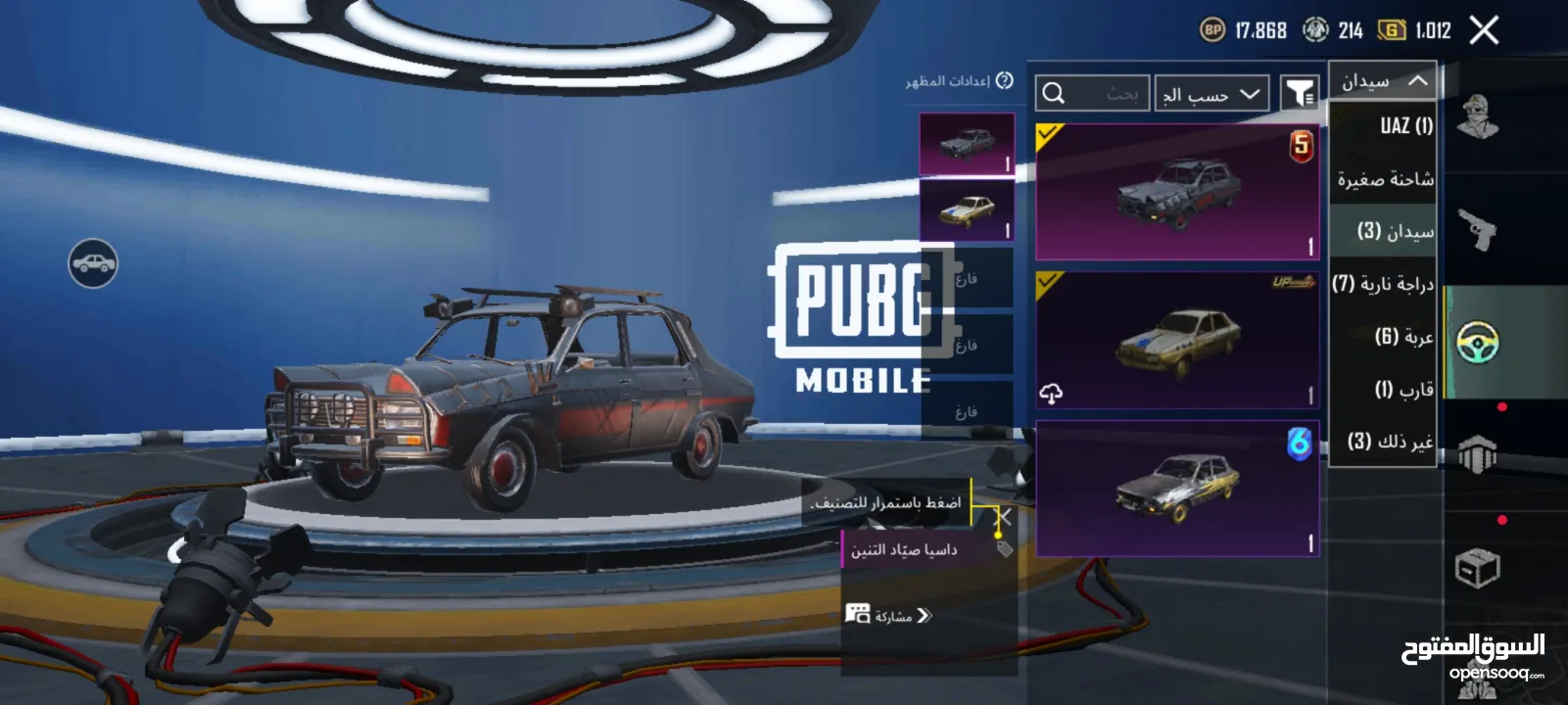The image size is (1568, 705).
Task: Switch to the pistol weapons tab
Action: pos(1477,230)
